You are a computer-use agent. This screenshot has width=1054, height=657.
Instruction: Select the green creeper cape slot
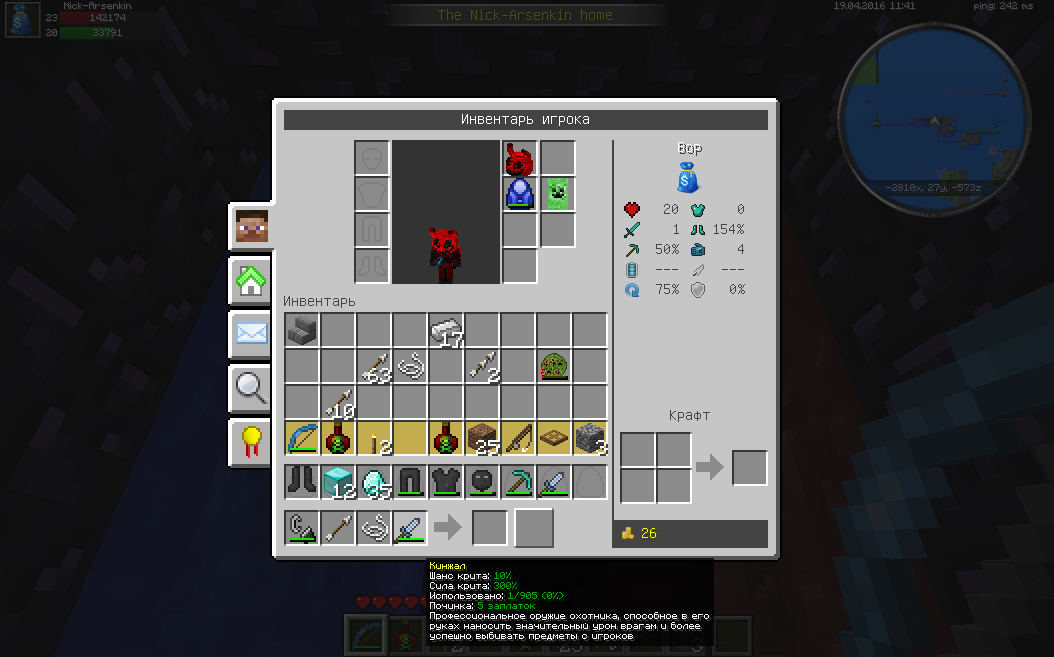557,193
